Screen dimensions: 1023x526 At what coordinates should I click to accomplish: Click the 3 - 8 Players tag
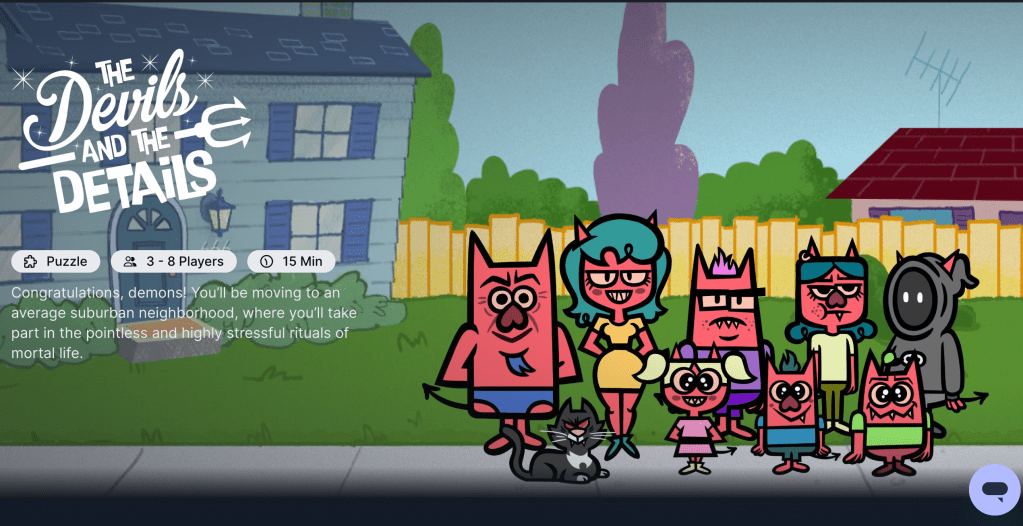pyautogui.click(x=174, y=261)
